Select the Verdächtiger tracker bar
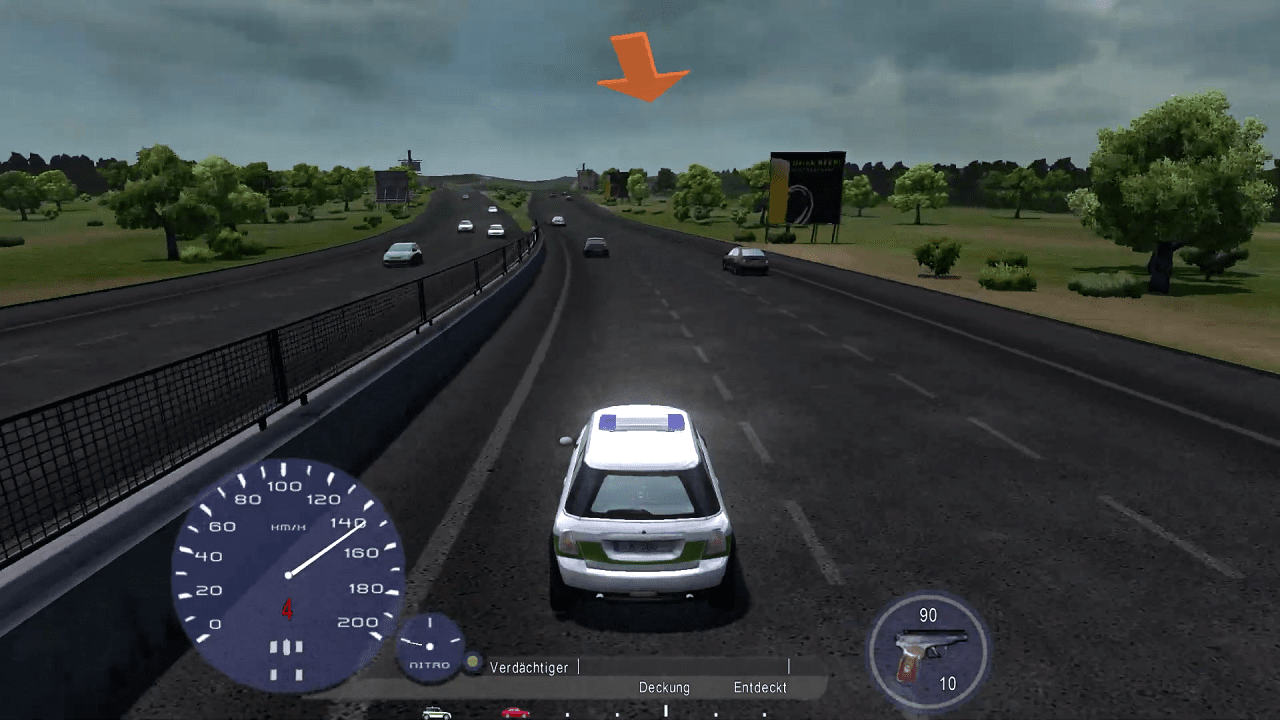The image size is (1280, 720). tap(683, 667)
